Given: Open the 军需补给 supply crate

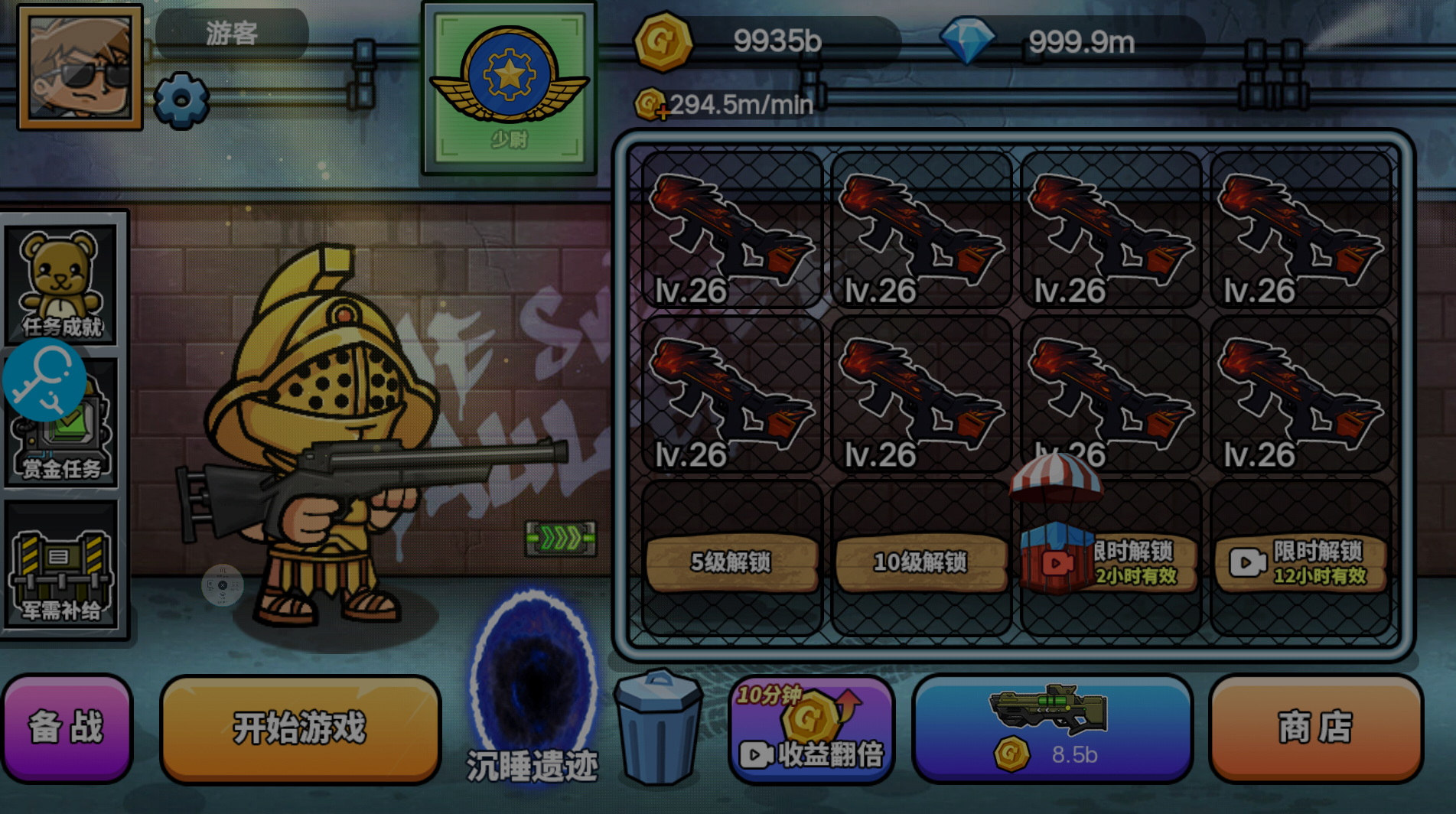Looking at the screenshot, I should click(x=61, y=570).
